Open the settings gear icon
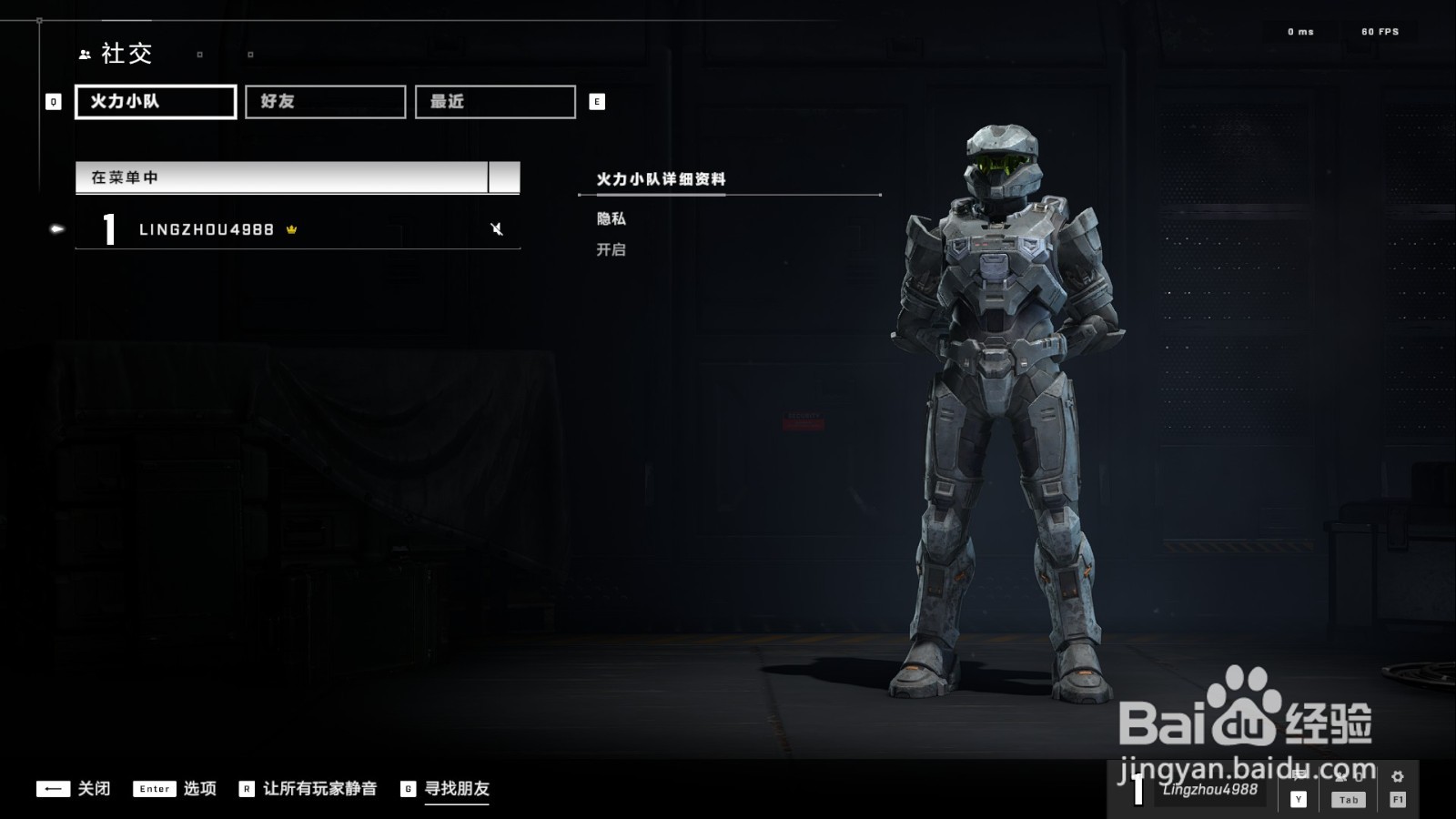Screen dimensions: 1456x819 click(1398, 778)
